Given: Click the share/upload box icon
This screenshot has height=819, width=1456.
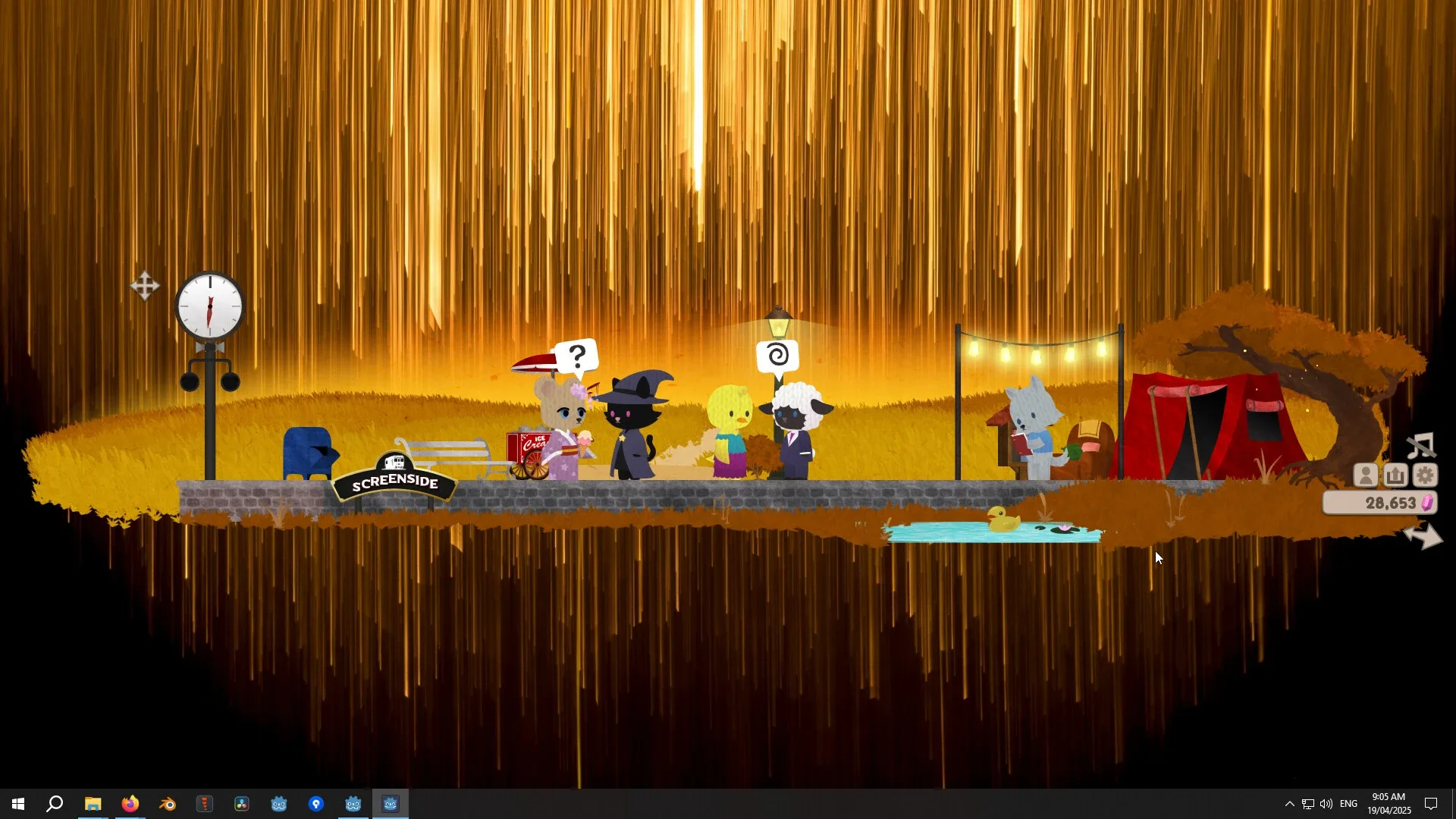Looking at the screenshot, I should click(1395, 475).
